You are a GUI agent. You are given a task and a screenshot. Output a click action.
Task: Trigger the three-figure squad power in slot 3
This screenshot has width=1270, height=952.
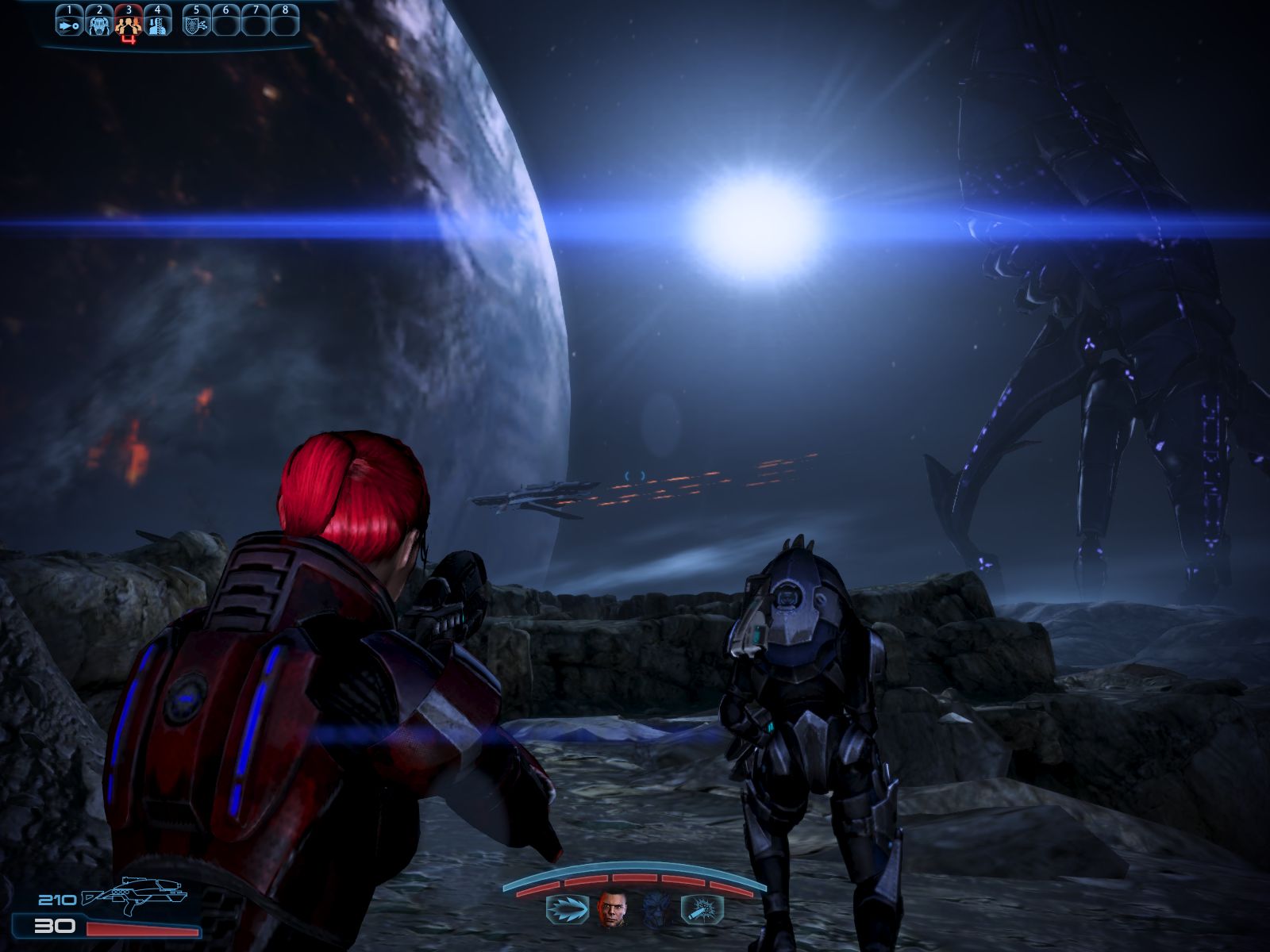point(129,25)
